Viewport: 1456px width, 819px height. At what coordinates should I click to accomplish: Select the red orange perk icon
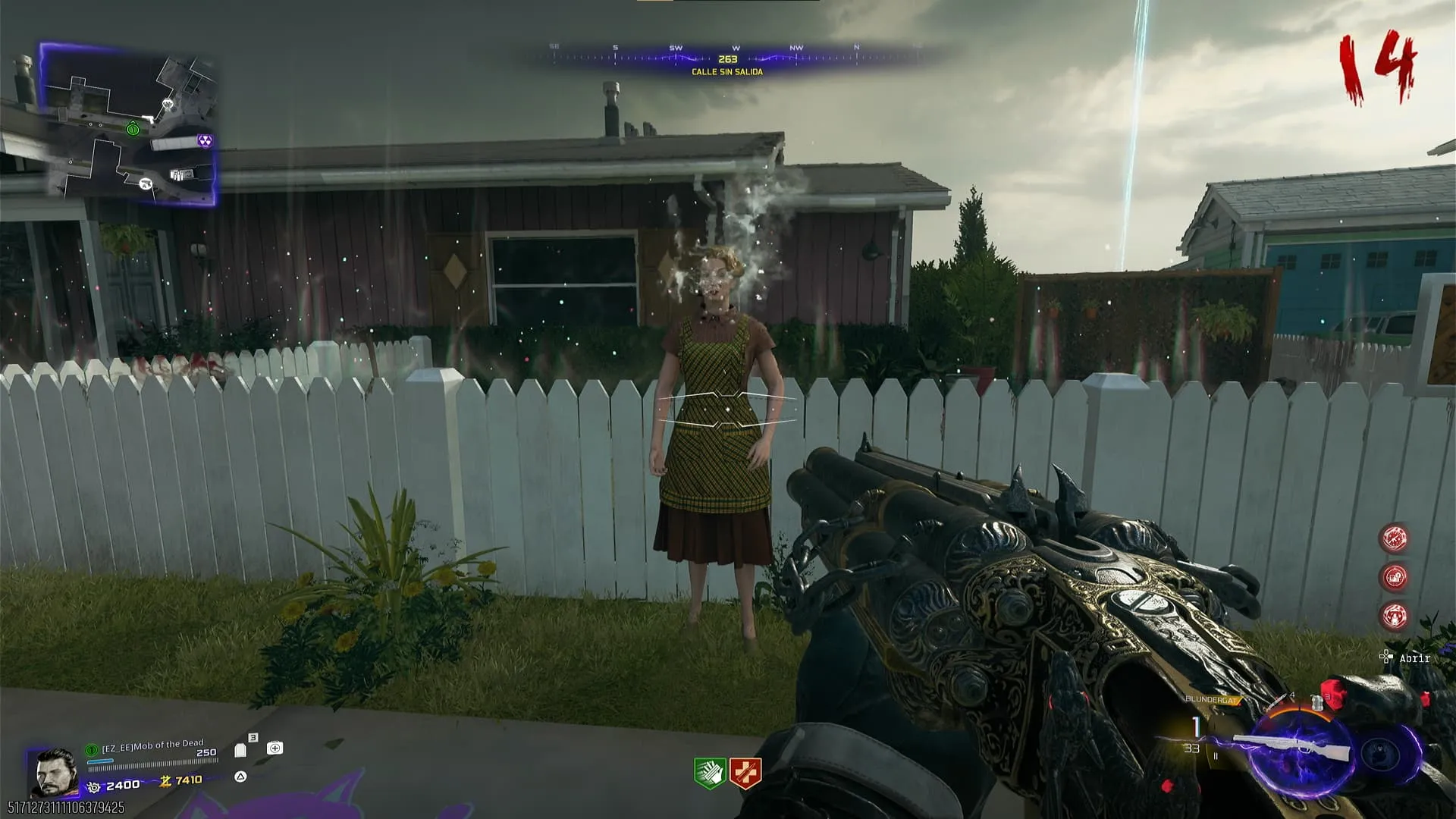[745, 773]
